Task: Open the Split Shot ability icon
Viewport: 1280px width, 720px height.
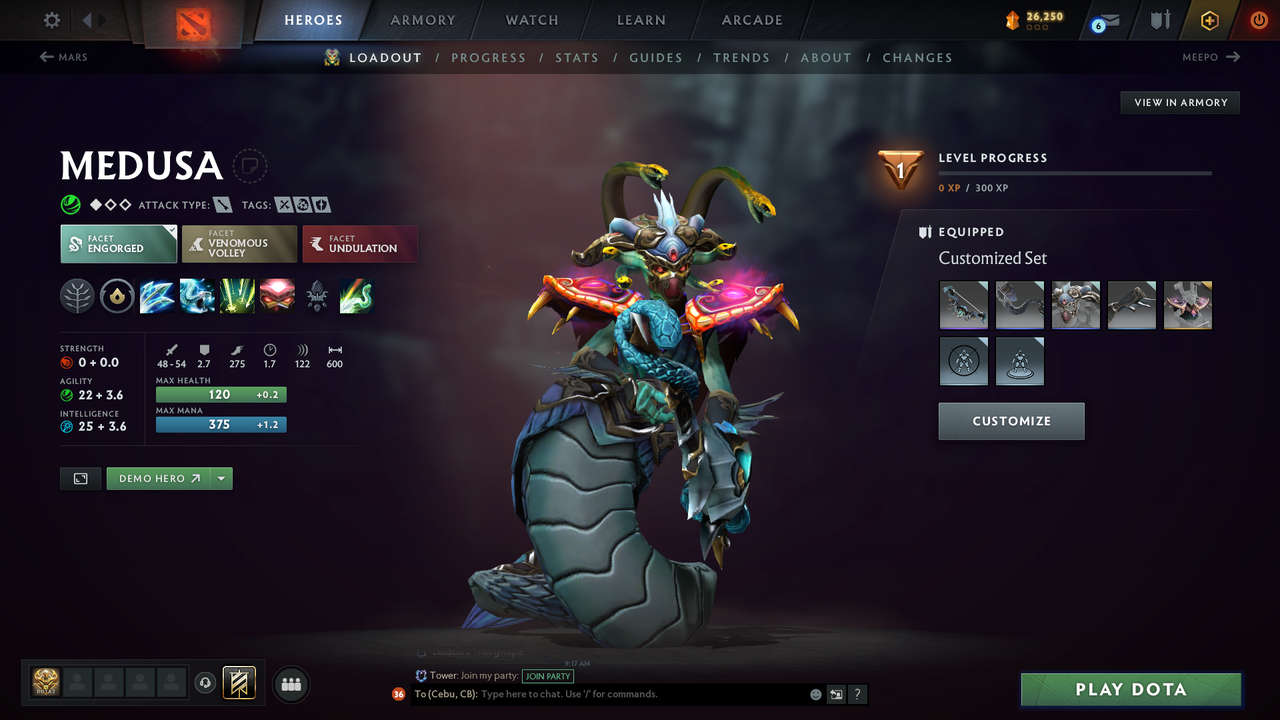Action: pyautogui.click(x=157, y=296)
